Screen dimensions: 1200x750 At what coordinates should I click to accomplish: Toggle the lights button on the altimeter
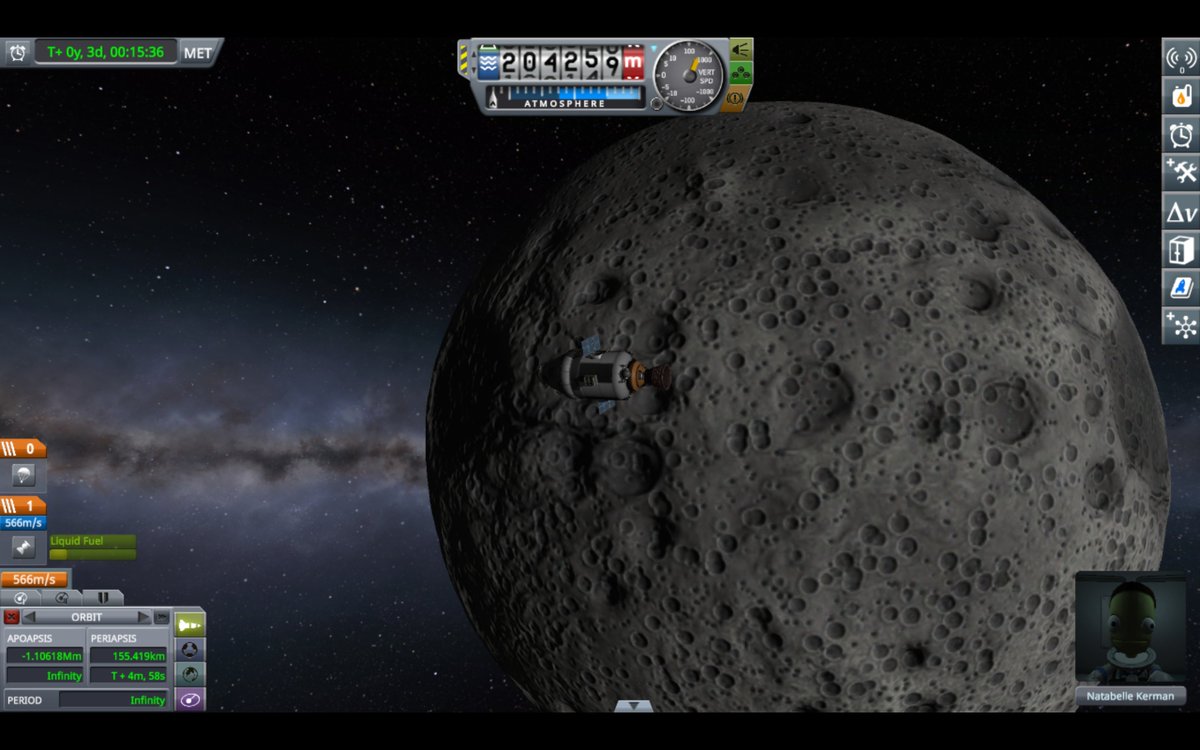click(741, 49)
